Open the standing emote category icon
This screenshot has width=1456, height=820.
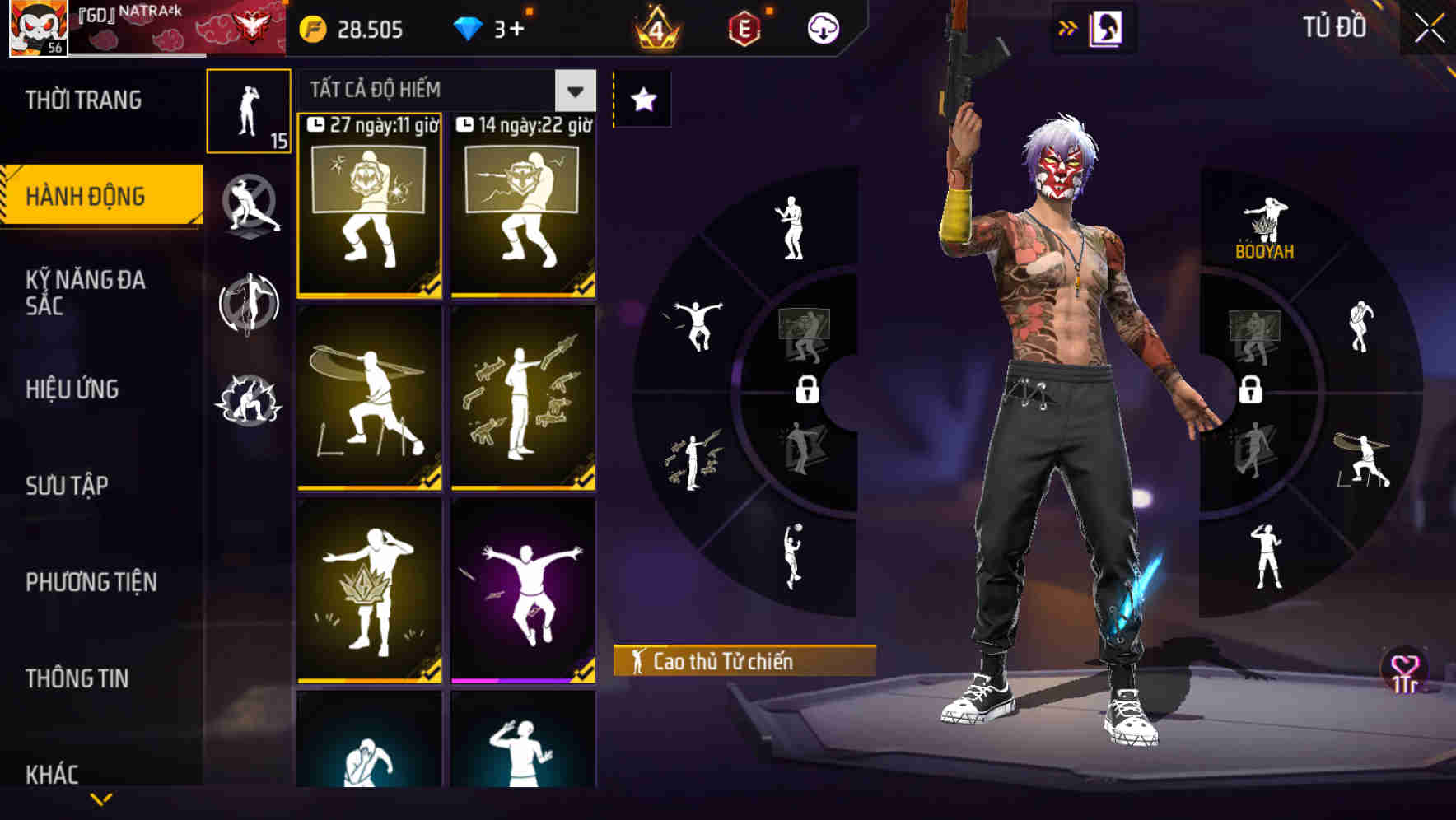coord(250,113)
